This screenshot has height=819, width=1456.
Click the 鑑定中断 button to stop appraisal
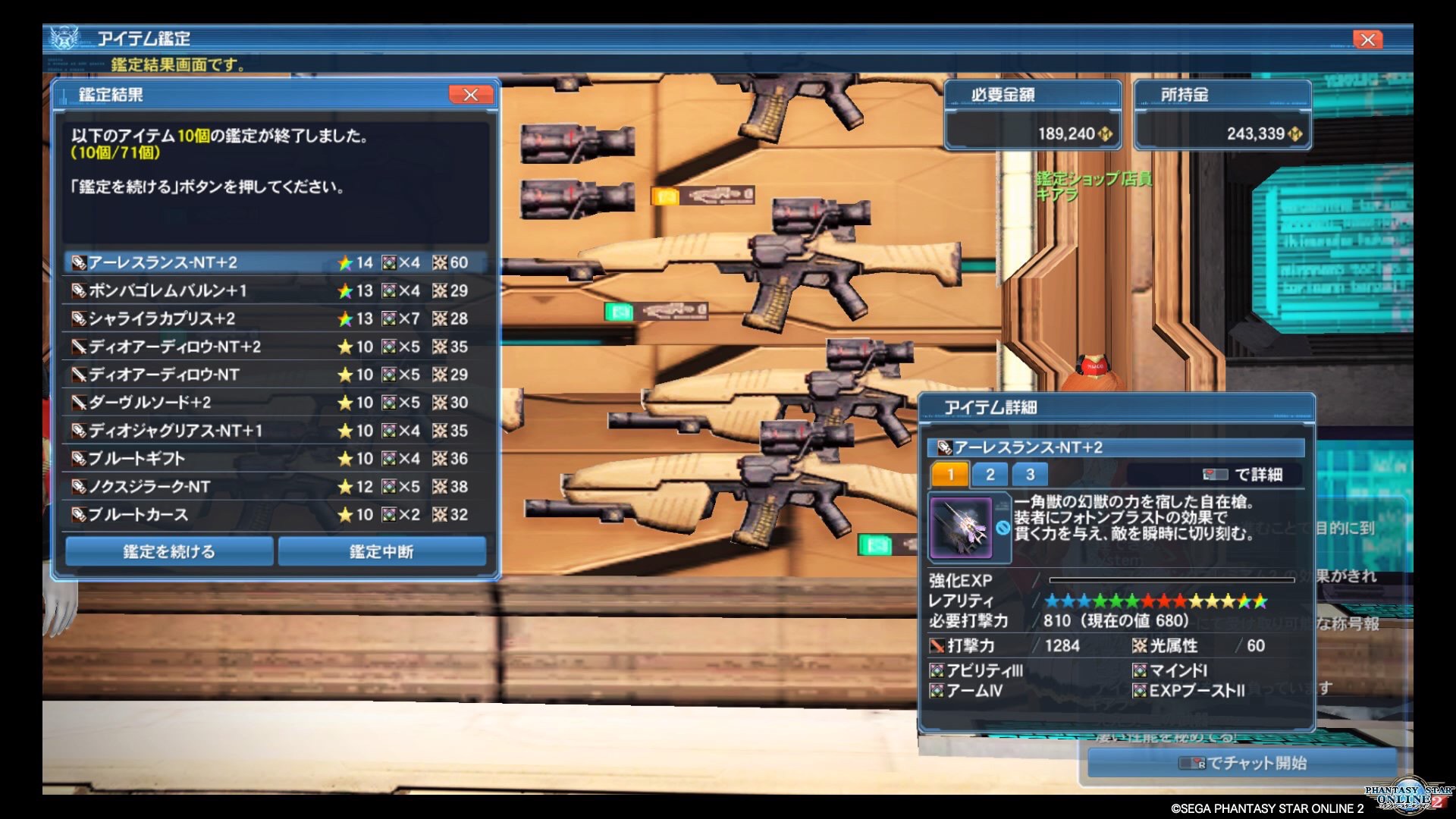[381, 551]
